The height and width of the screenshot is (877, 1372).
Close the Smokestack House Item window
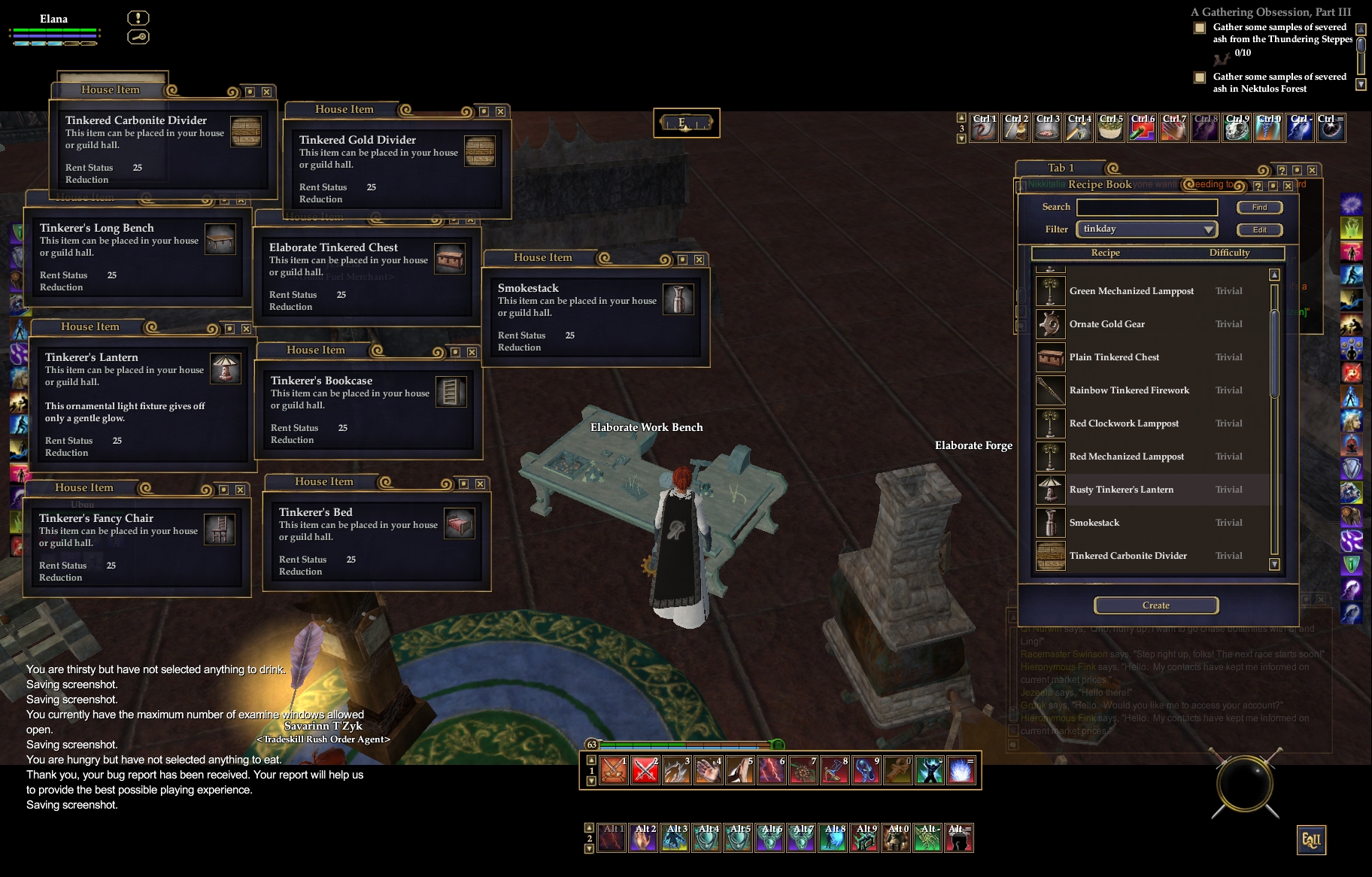click(699, 259)
